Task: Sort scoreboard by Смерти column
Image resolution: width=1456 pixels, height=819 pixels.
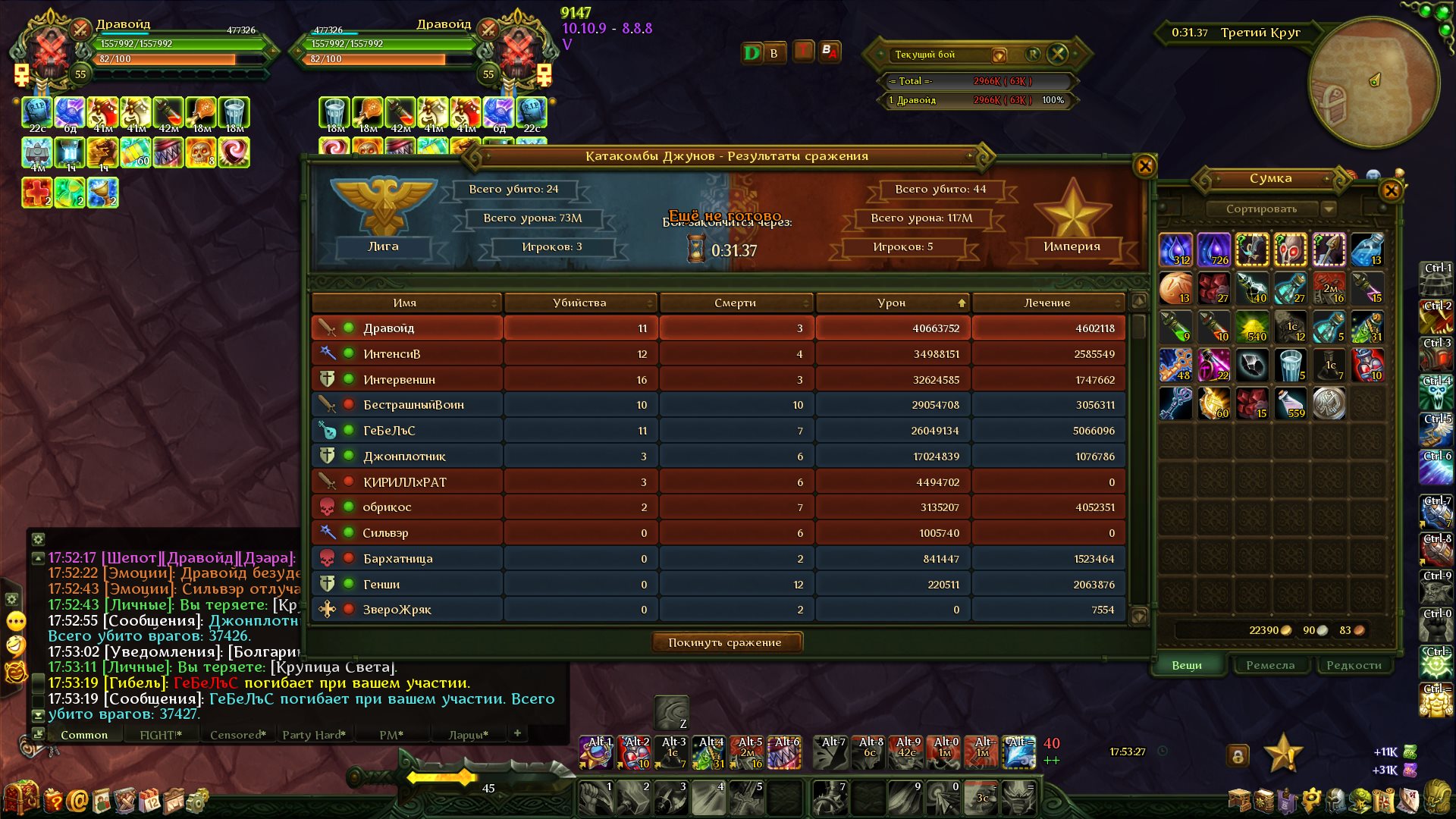Action: (x=735, y=303)
